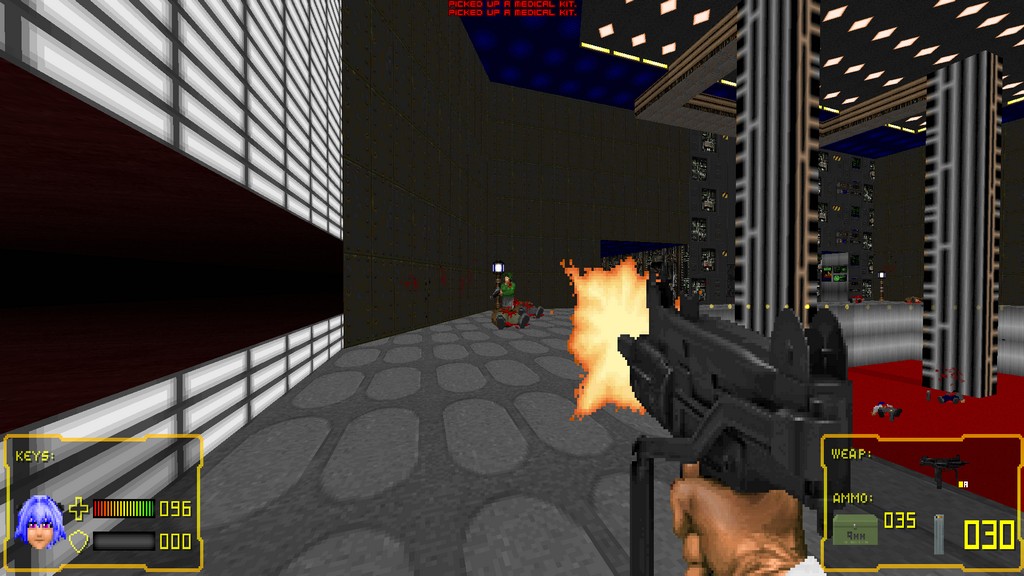The image size is (1024, 576).
Task: Click the armor shield icon
Action: pos(78,541)
